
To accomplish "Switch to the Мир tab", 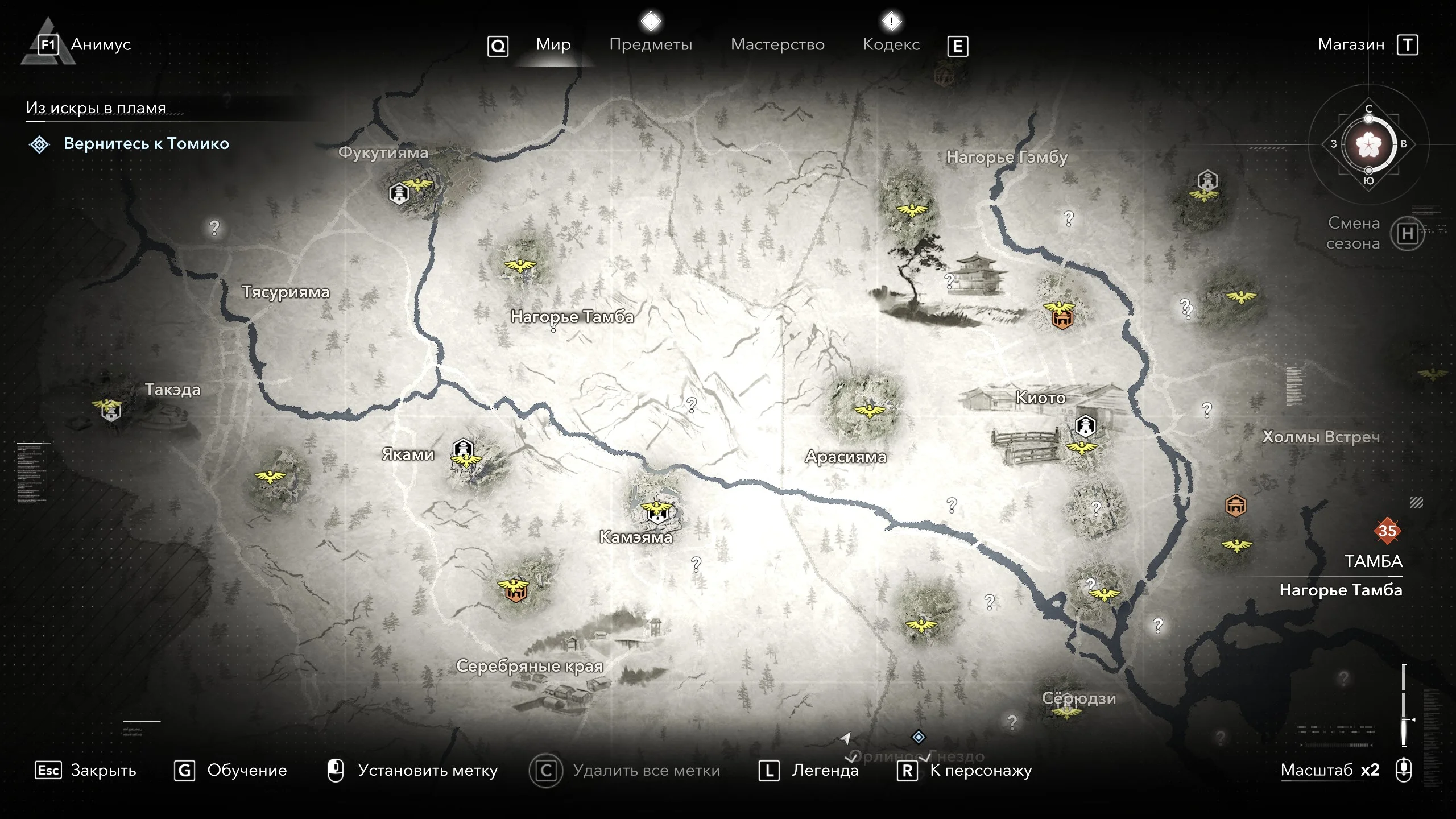I will point(553,44).
